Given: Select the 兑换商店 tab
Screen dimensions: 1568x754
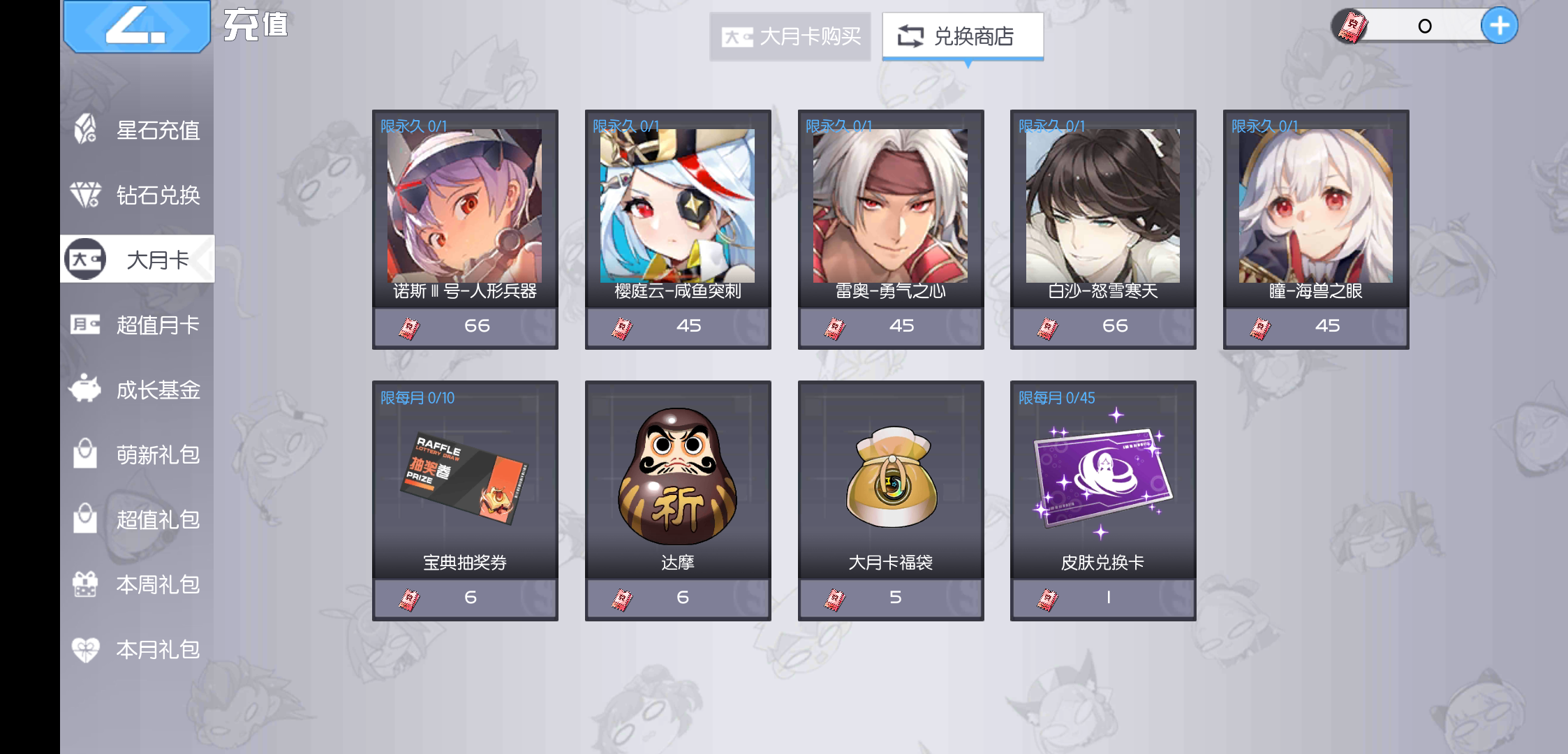Looking at the screenshot, I should (962, 36).
